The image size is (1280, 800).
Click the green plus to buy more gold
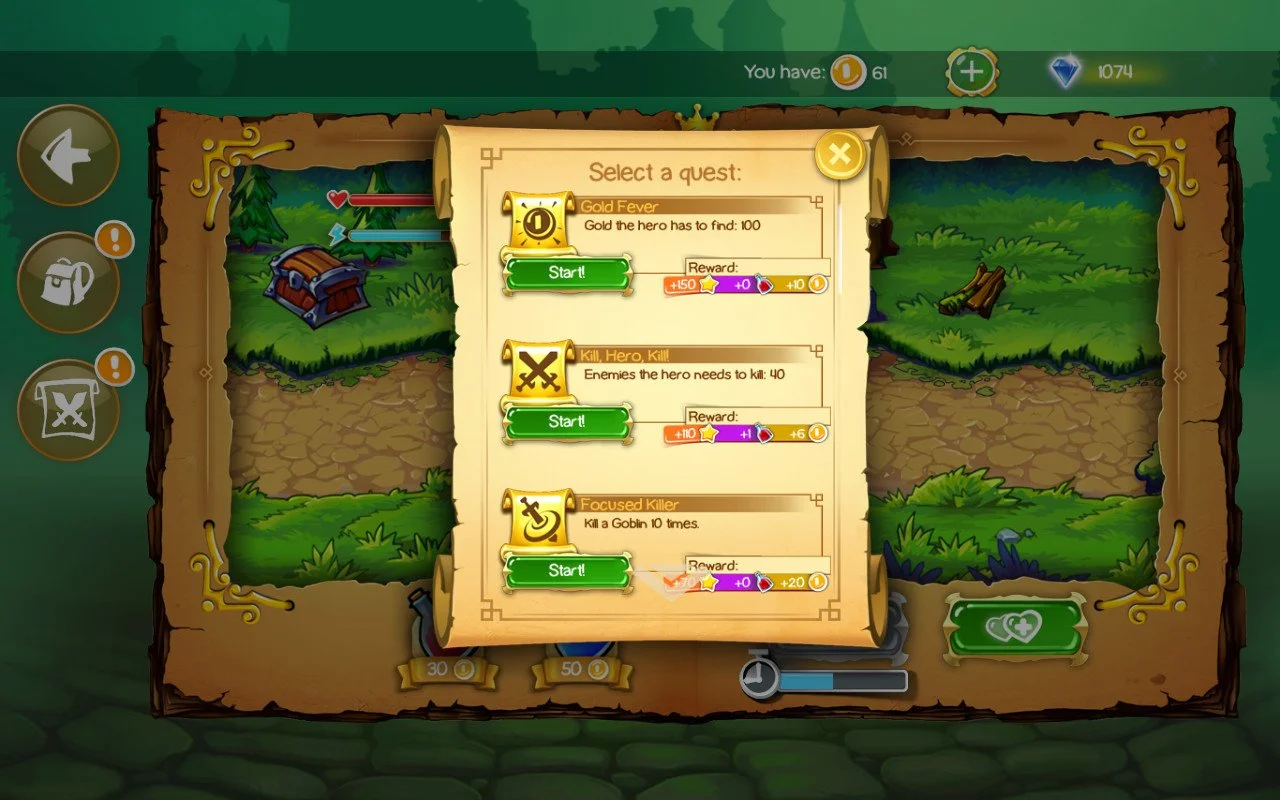pos(971,70)
